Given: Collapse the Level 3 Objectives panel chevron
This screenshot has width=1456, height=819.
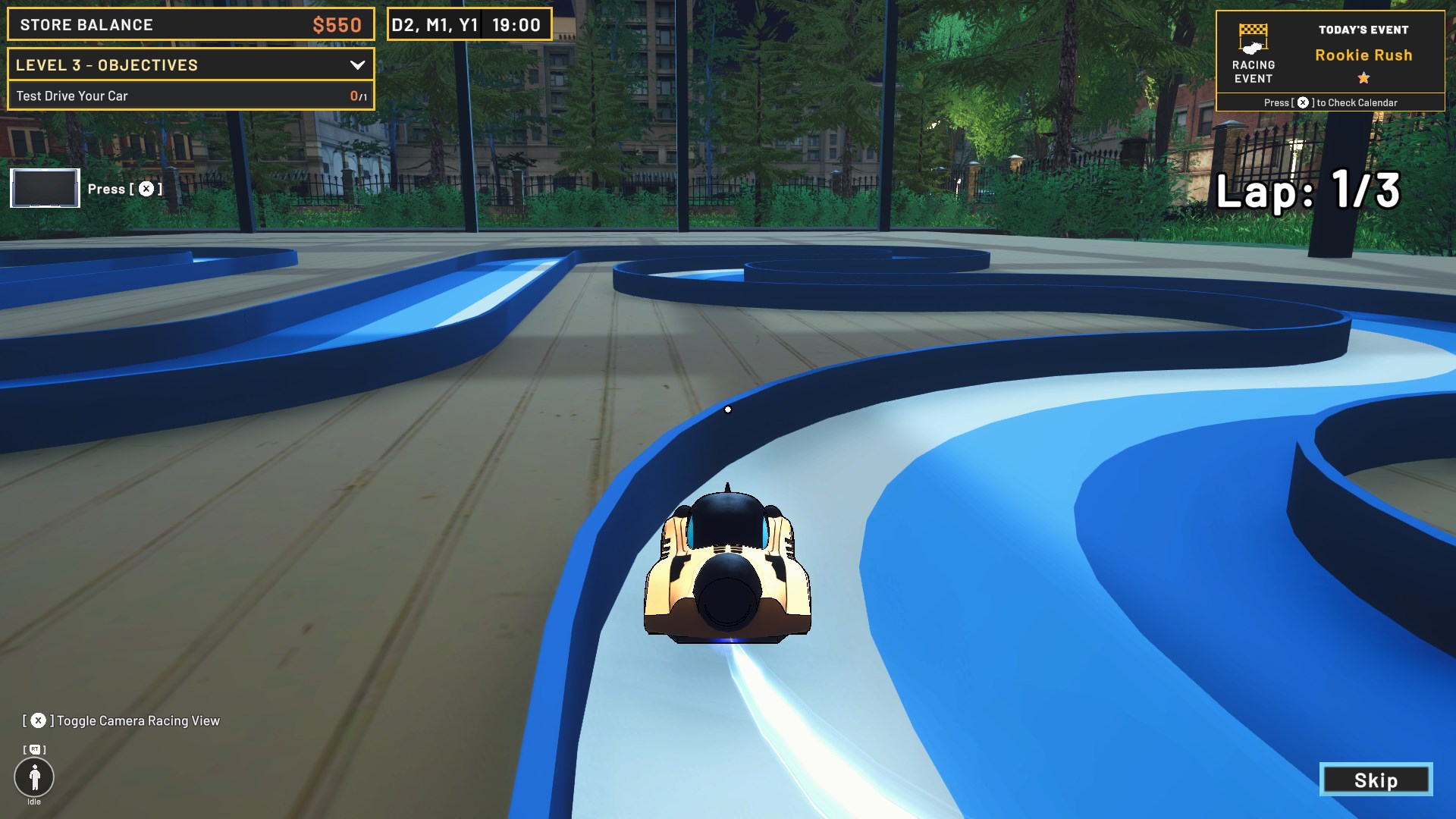Looking at the screenshot, I should pos(357,65).
